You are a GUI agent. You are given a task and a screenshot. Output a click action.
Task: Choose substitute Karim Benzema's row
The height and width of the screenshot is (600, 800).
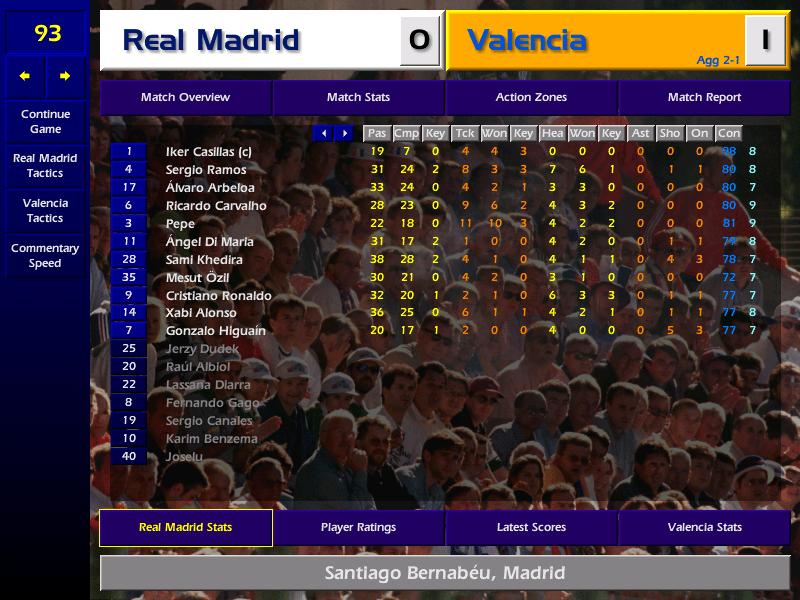pos(211,439)
